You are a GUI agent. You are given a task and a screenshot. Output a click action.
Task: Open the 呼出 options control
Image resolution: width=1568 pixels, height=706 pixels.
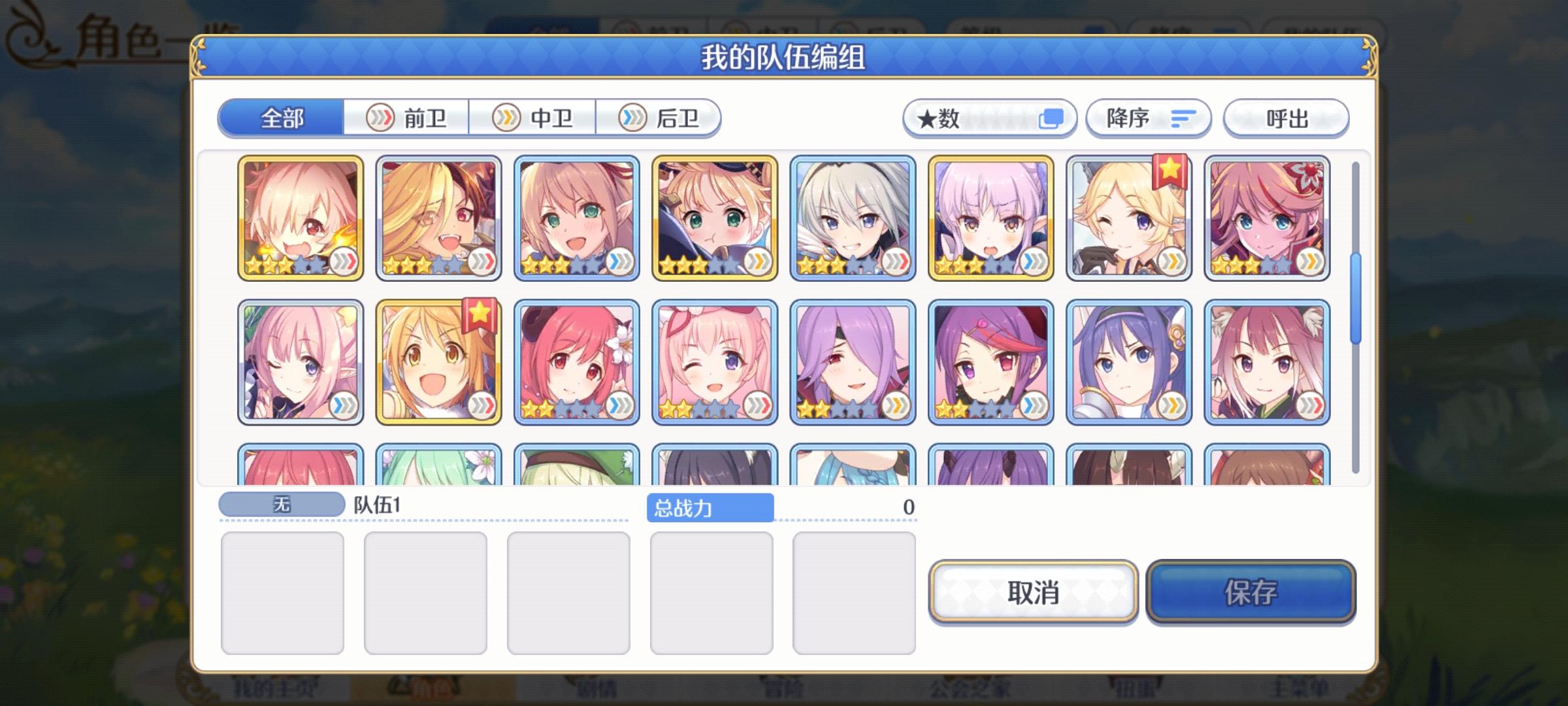click(x=1286, y=118)
